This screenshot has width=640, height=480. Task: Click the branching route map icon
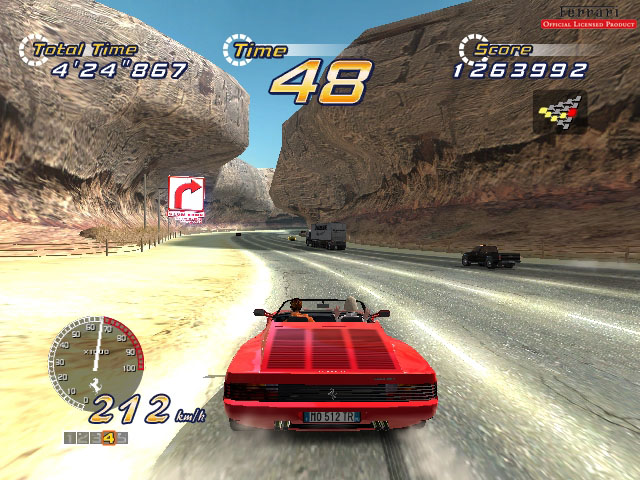coord(560,110)
